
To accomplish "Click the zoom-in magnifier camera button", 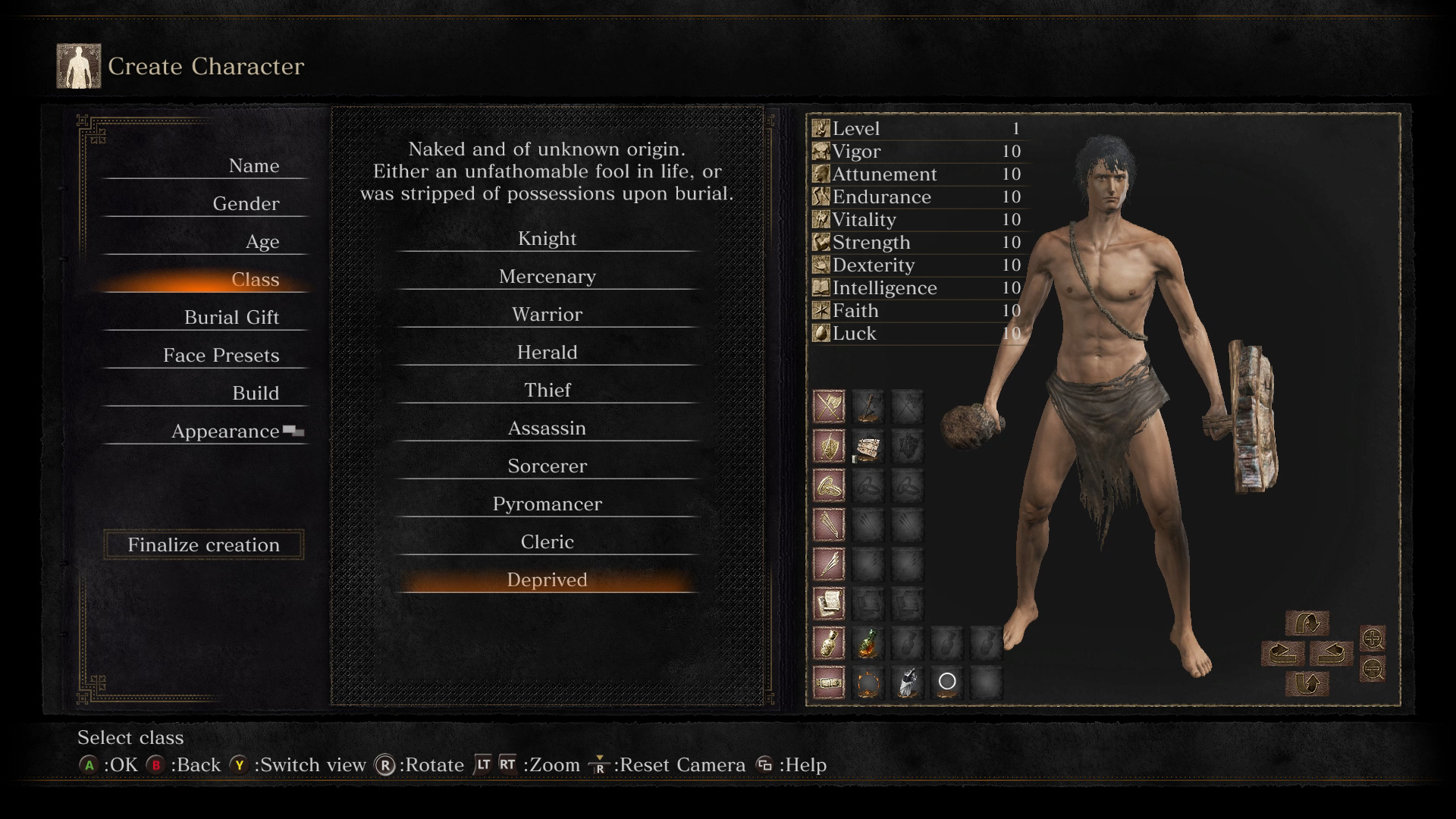I will [1373, 639].
